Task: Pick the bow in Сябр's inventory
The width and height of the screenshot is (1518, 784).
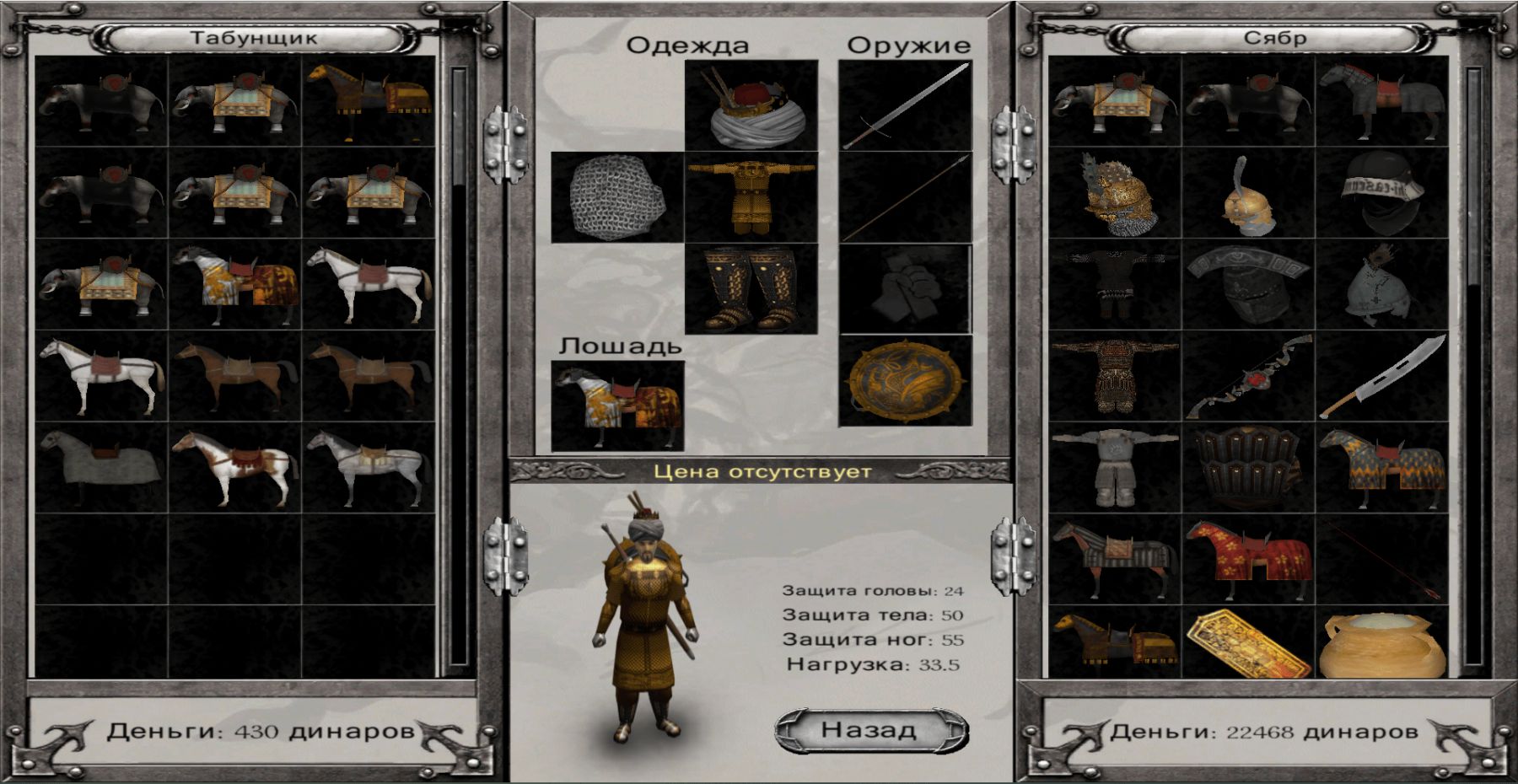Action: [1248, 377]
